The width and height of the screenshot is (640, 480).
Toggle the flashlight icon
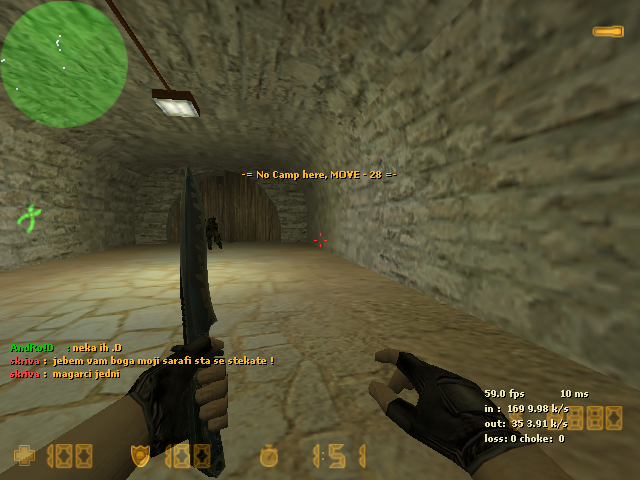[x=607, y=32]
